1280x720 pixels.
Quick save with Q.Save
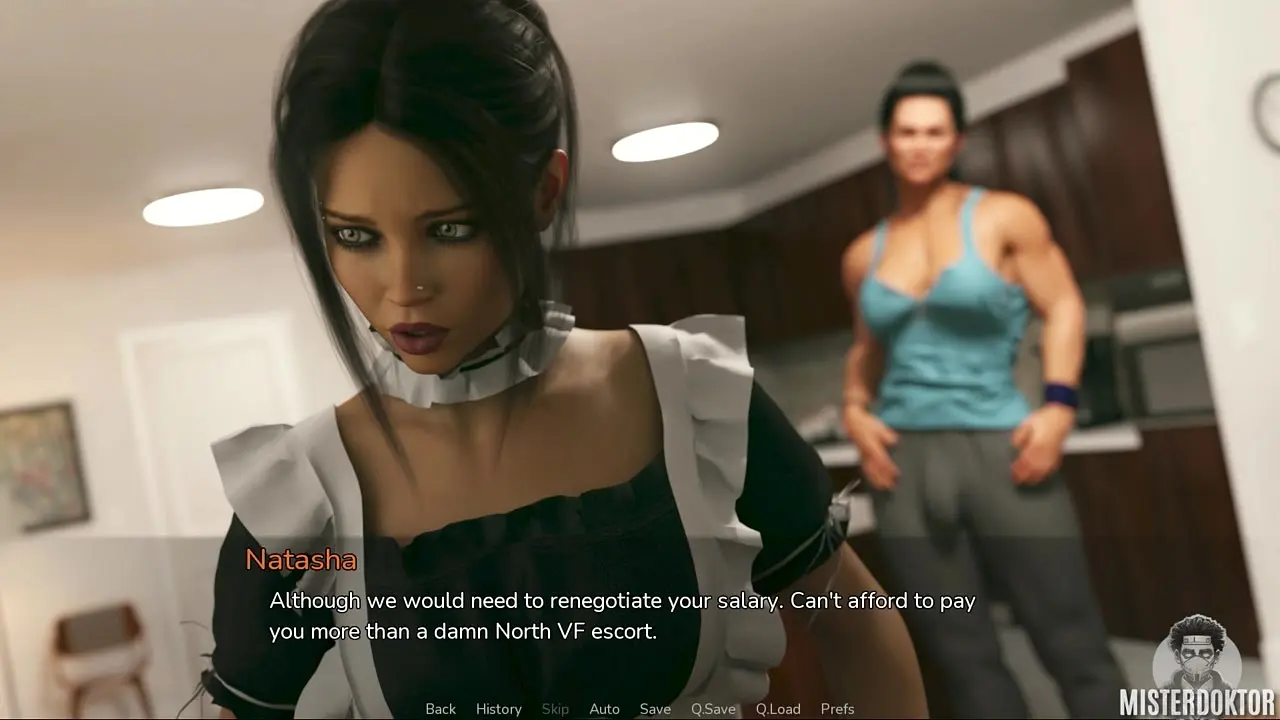coord(713,709)
